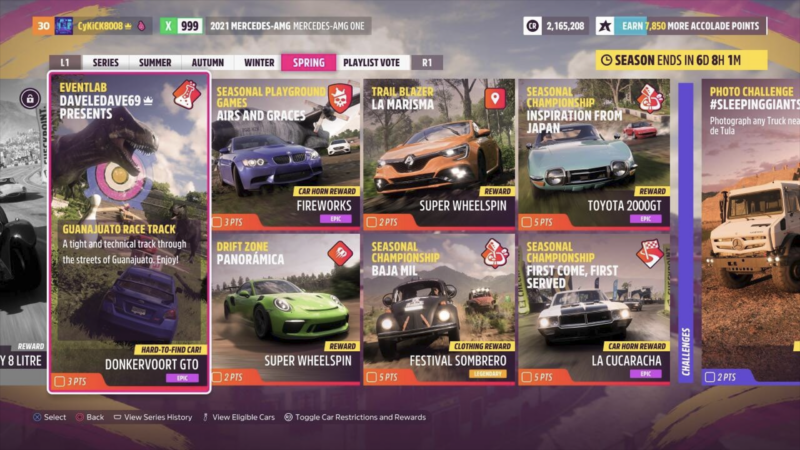Select the EventLab Guanajuato Race Track tile

130,232
